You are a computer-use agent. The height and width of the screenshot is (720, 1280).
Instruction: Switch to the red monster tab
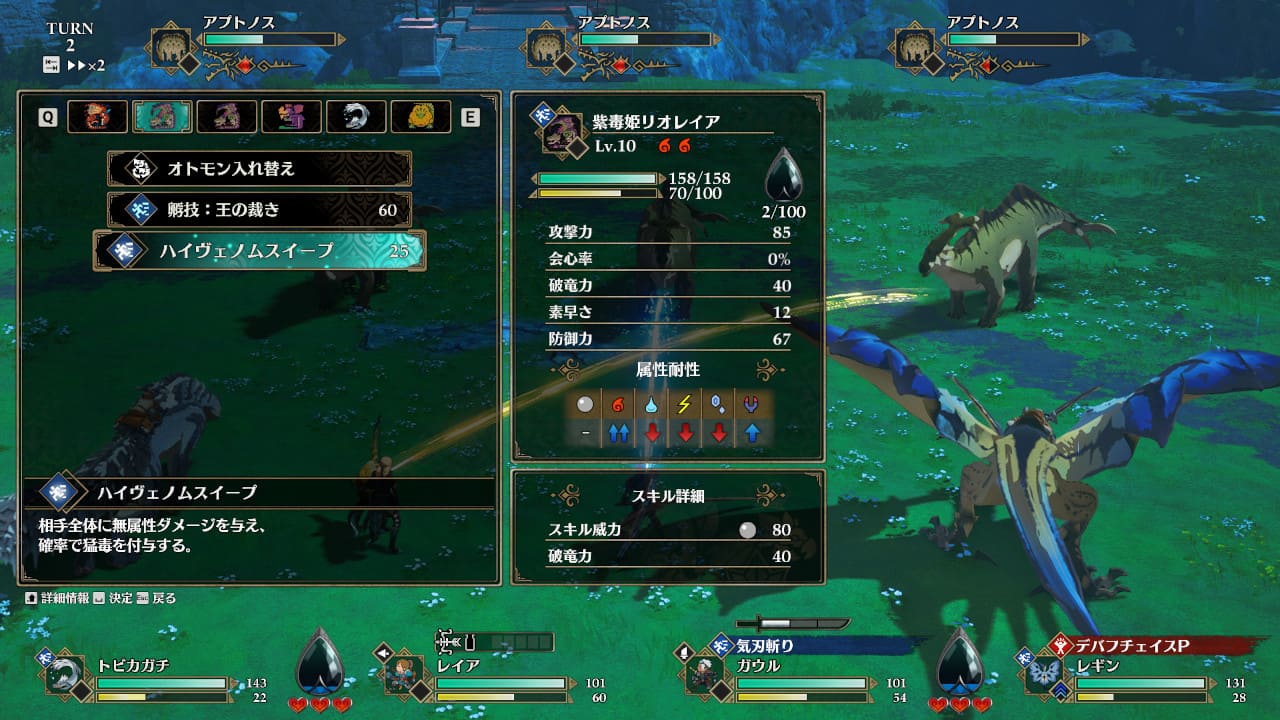pyautogui.click(x=97, y=117)
